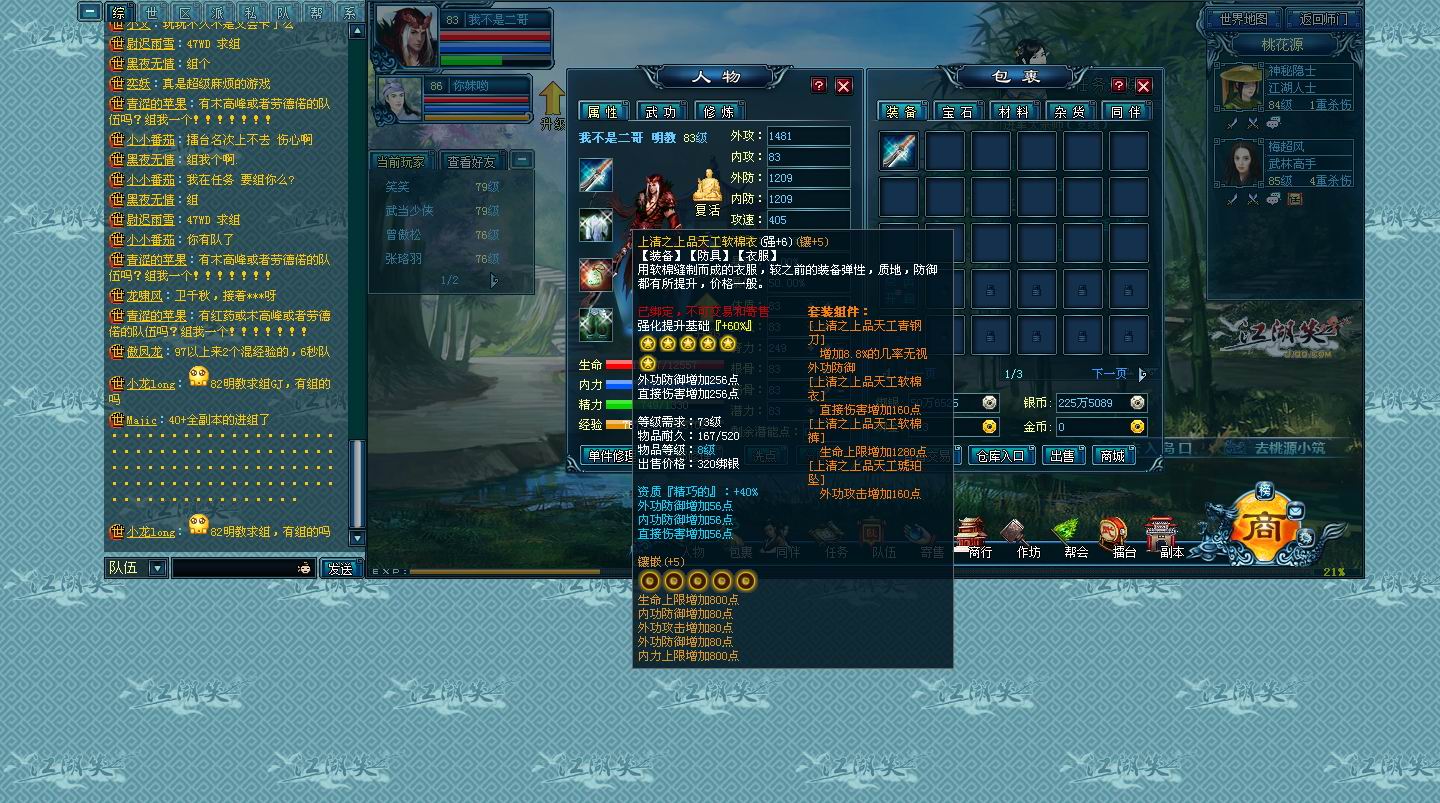Open the 商城 mall button in the bag

(1112, 456)
